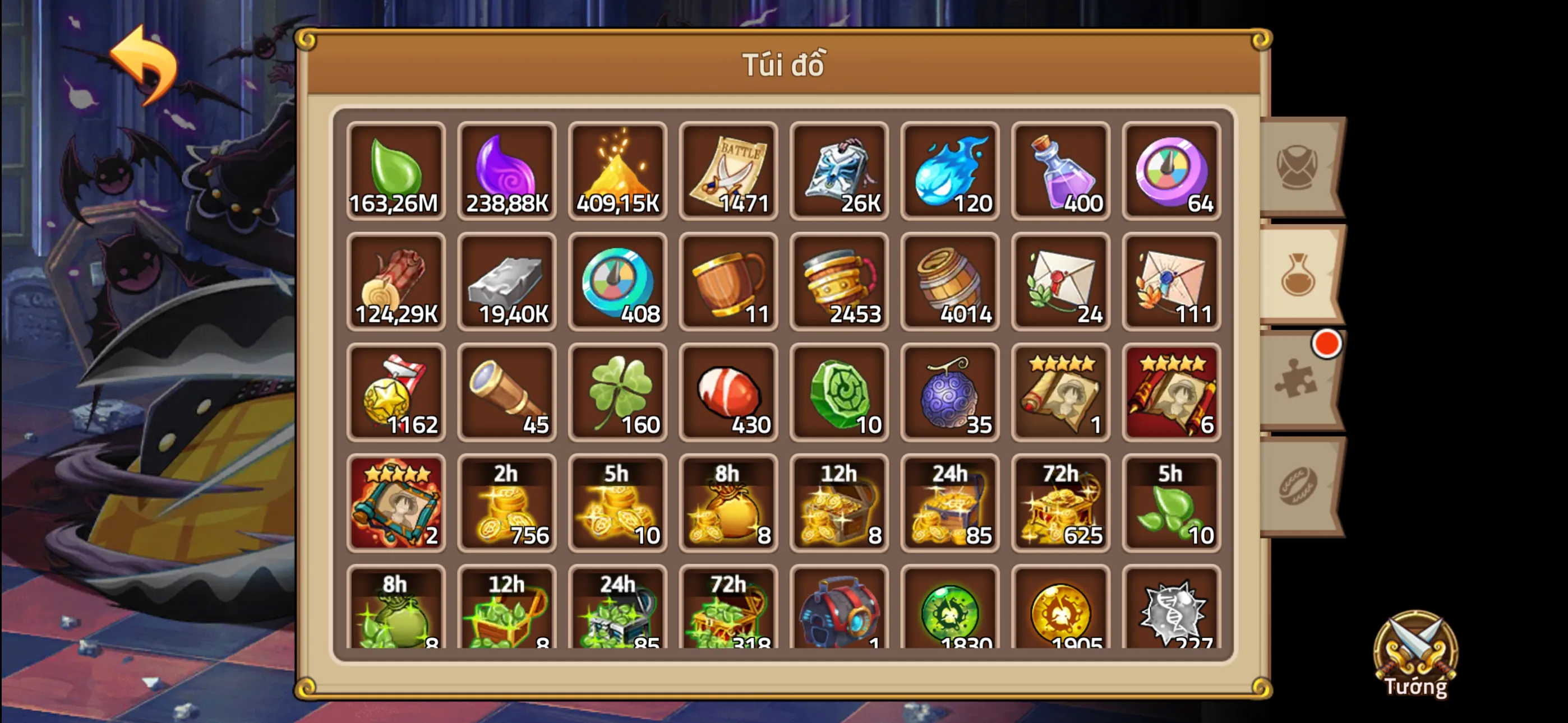1568x723 pixels.
Task: Open the purple devil fruit item showing 35
Action: (x=951, y=392)
